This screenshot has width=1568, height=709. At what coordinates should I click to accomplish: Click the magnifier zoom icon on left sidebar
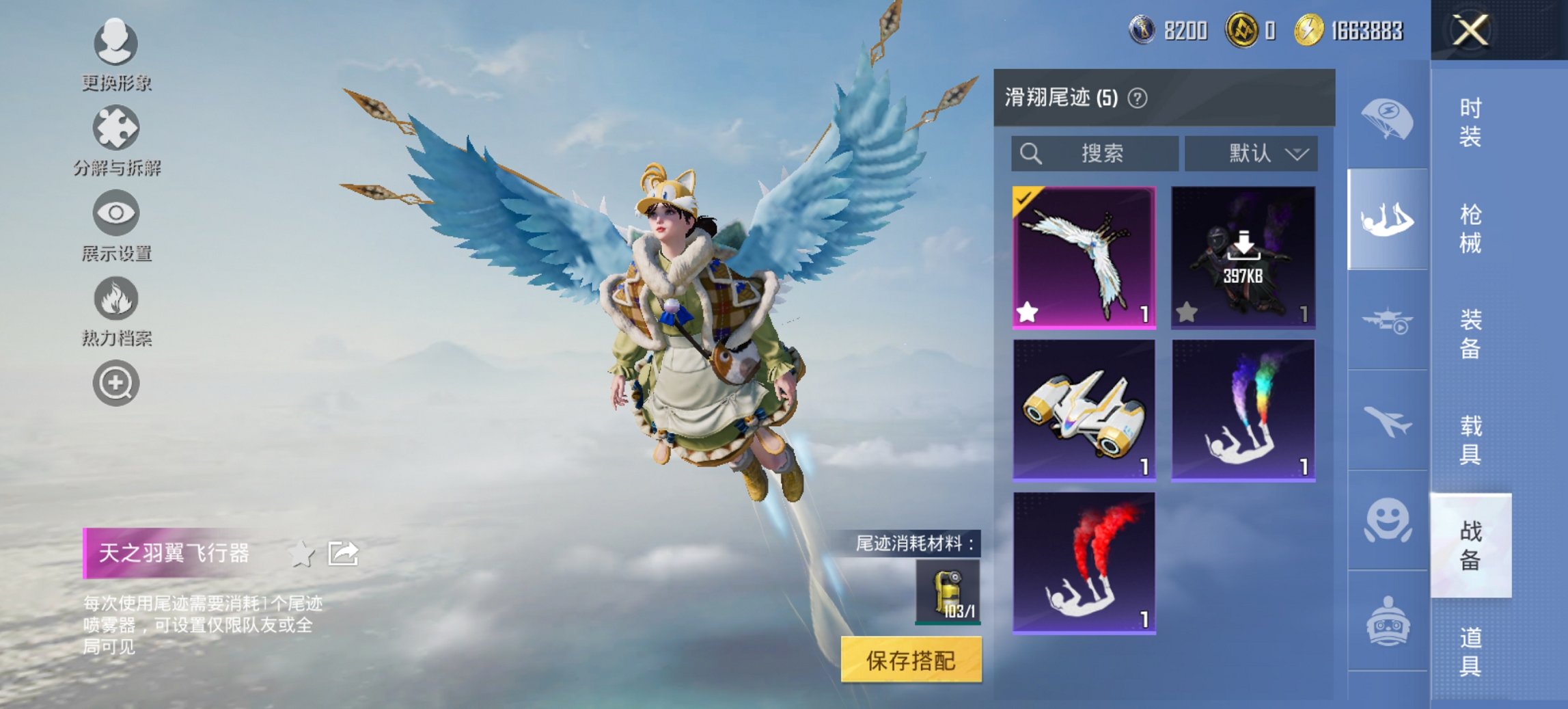pos(116,385)
